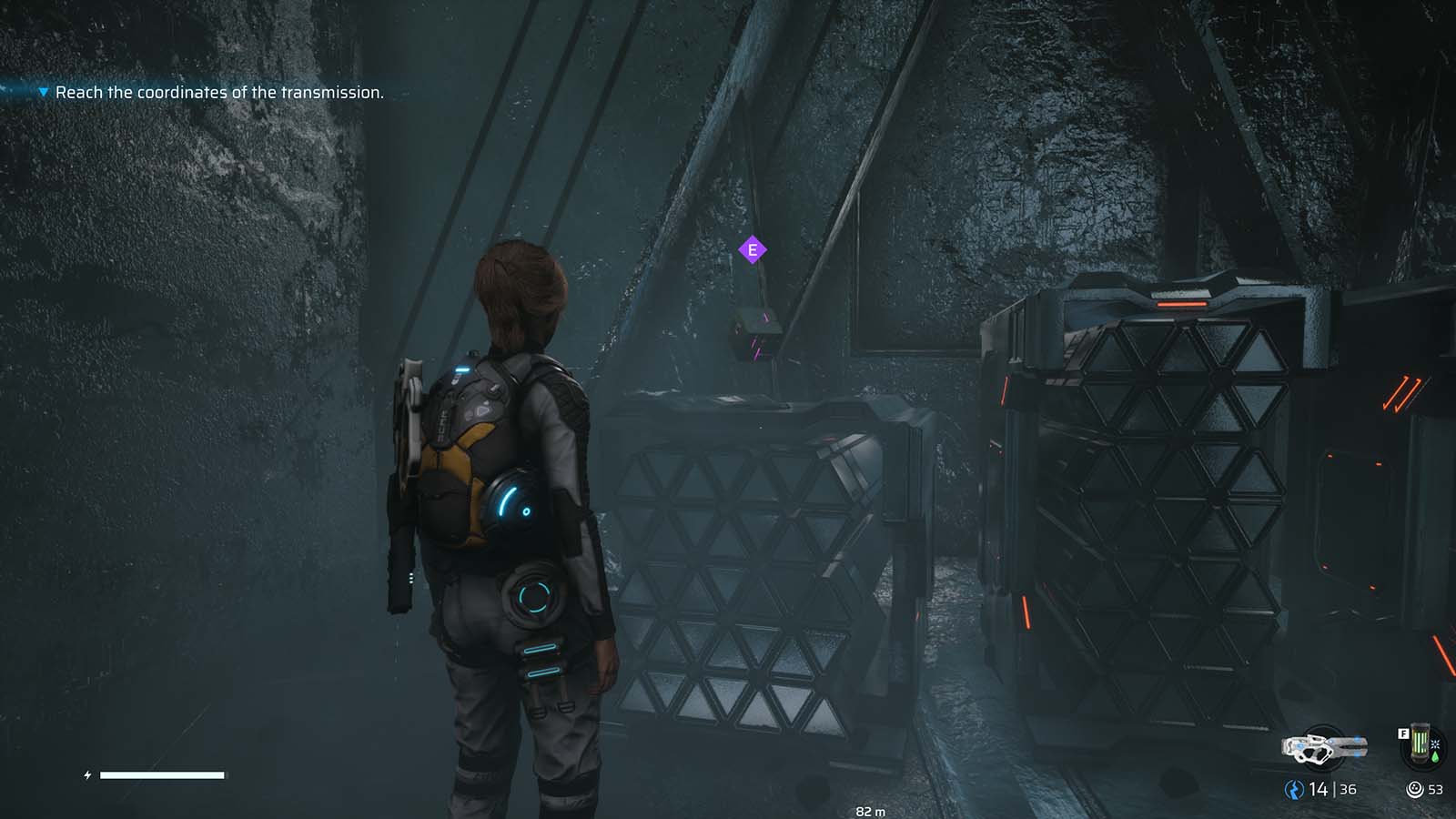Image resolution: width=1456 pixels, height=819 pixels.
Task: Click the purple E waypoint diamond marker
Action: [x=753, y=248]
